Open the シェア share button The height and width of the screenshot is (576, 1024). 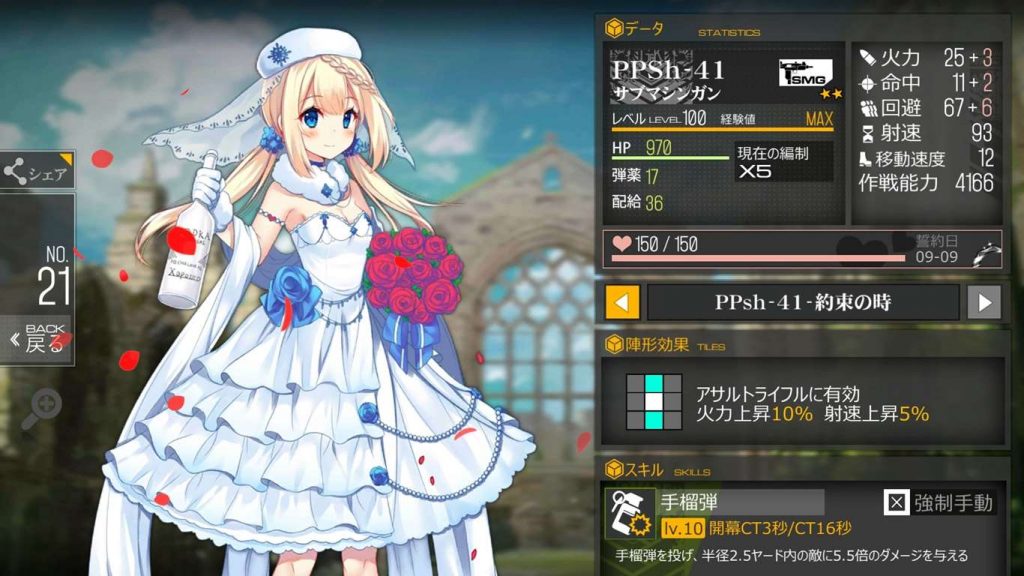(36, 172)
